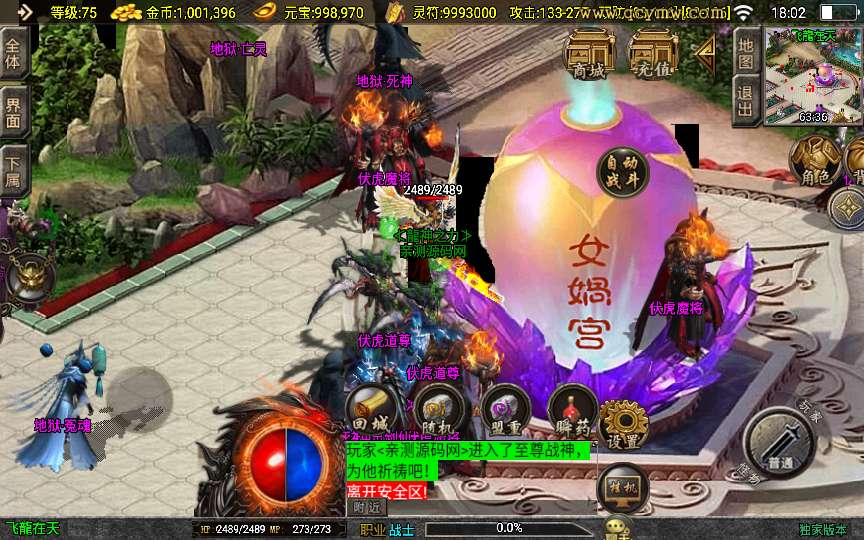Open the 商城 shop
Image resolution: width=864 pixels, height=540 pixels.
(x=589, y=55)
